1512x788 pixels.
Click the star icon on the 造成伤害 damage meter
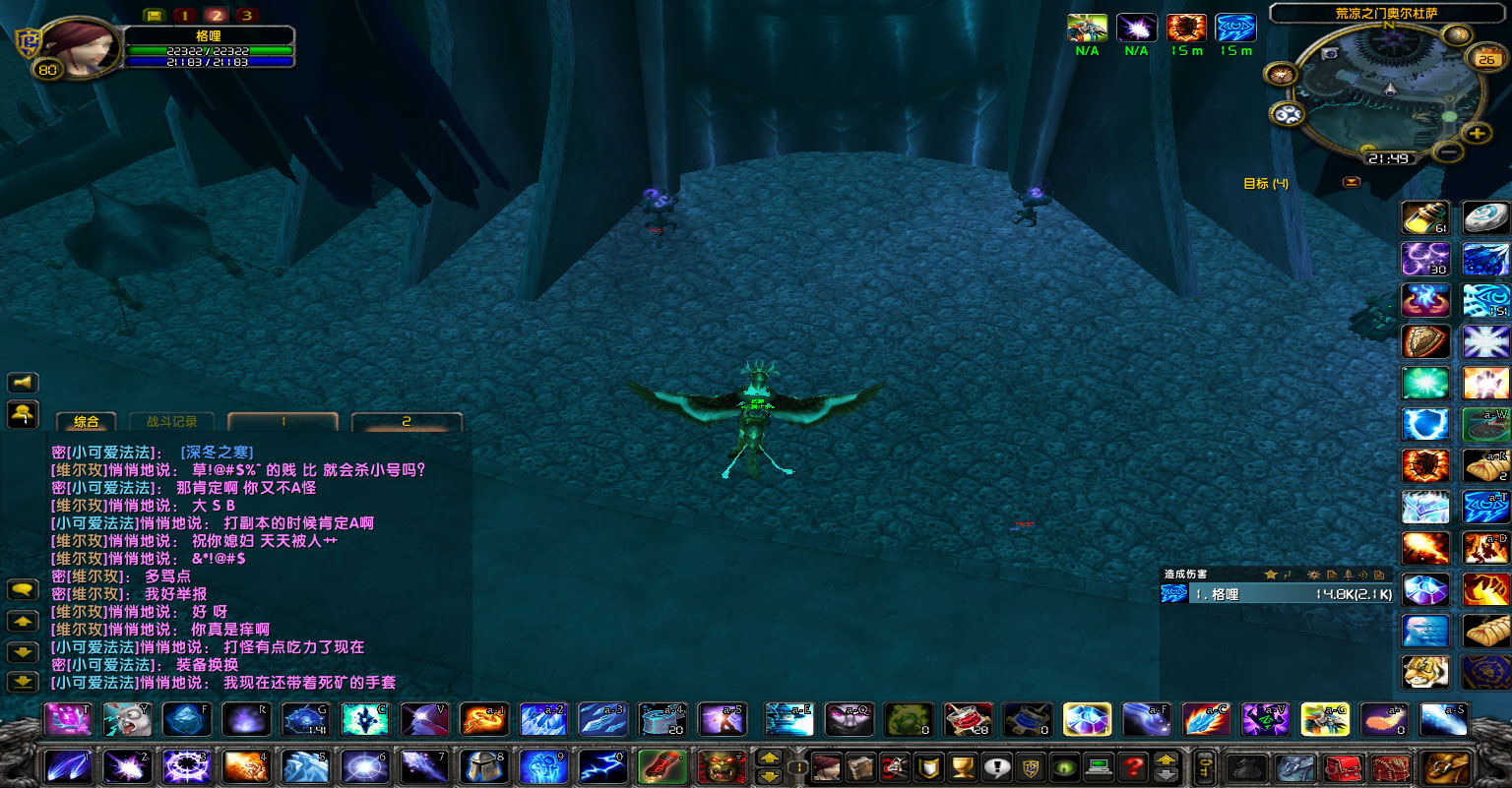tap(1271, 575)
